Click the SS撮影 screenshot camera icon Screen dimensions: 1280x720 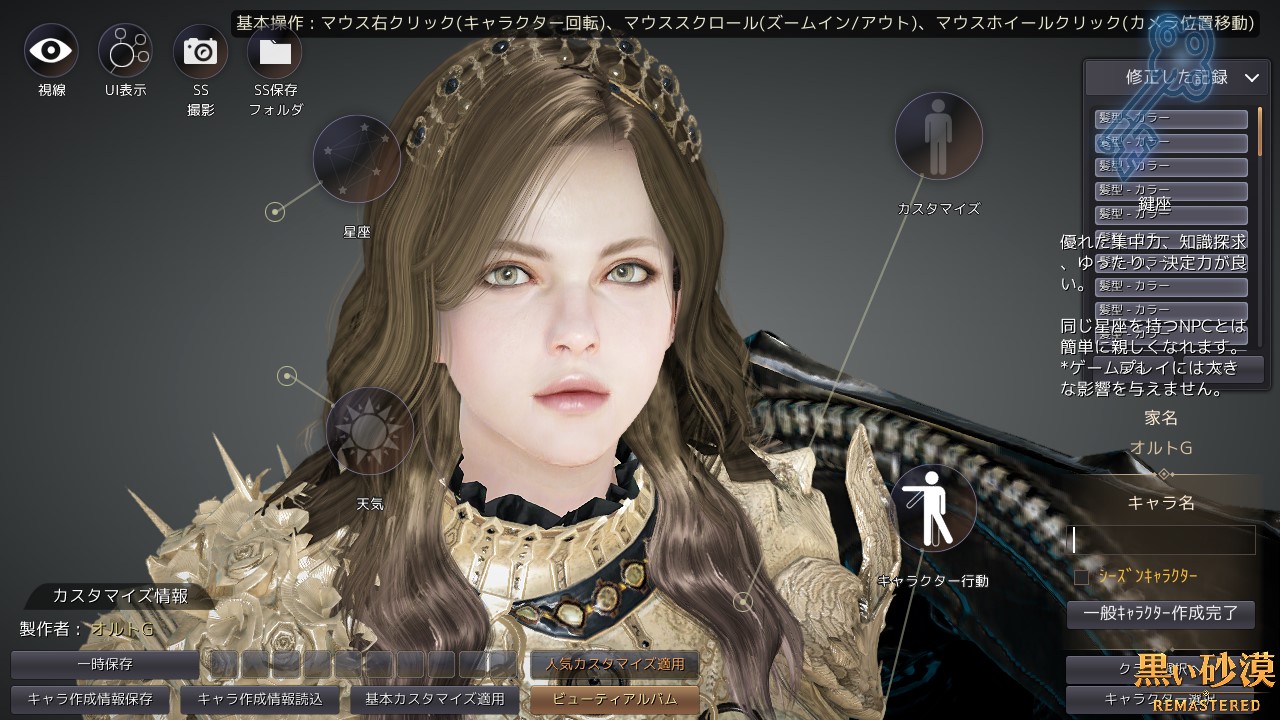[200, 50]
